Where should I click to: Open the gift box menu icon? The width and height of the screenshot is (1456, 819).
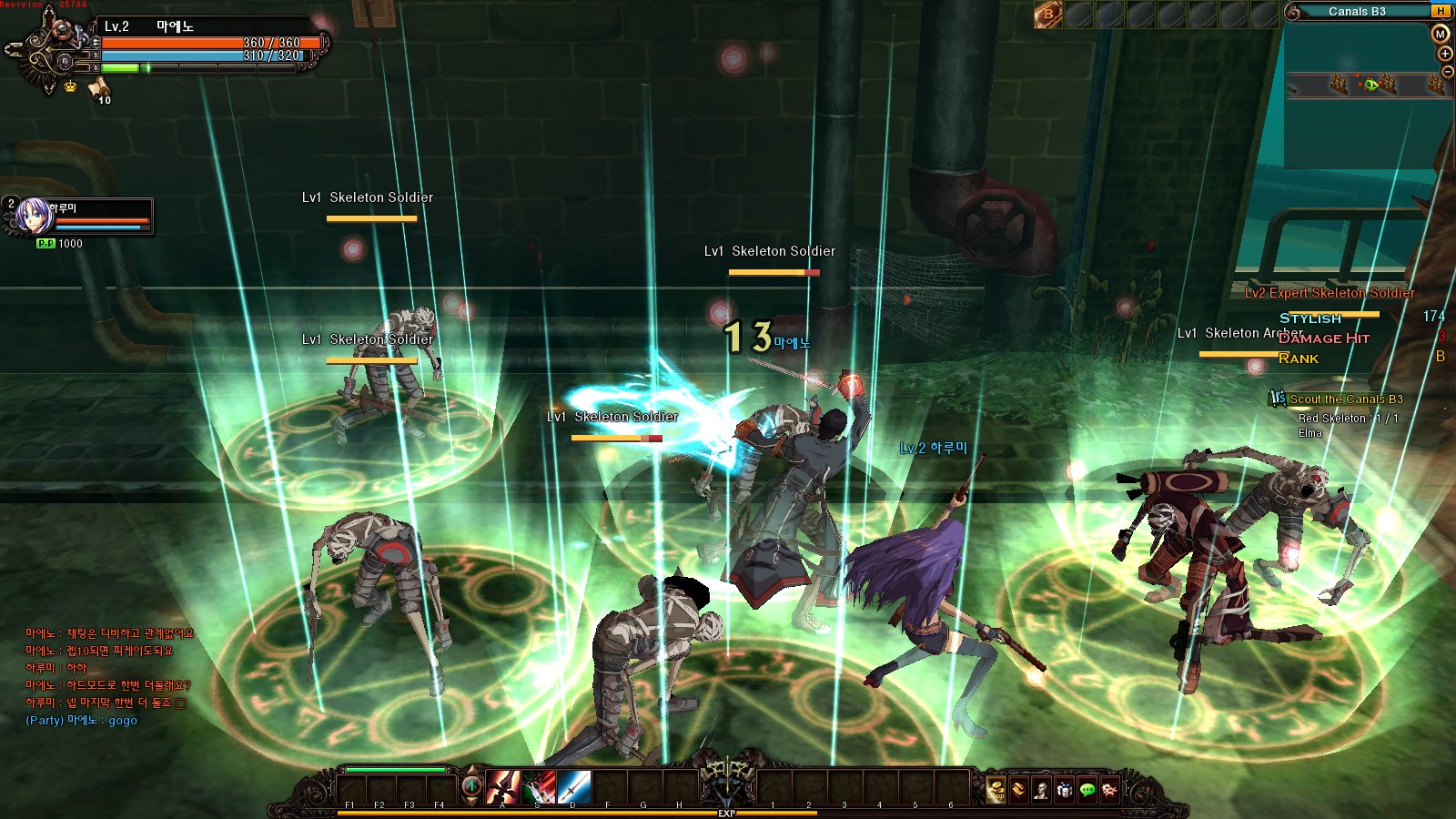[x=1064, y=790]
